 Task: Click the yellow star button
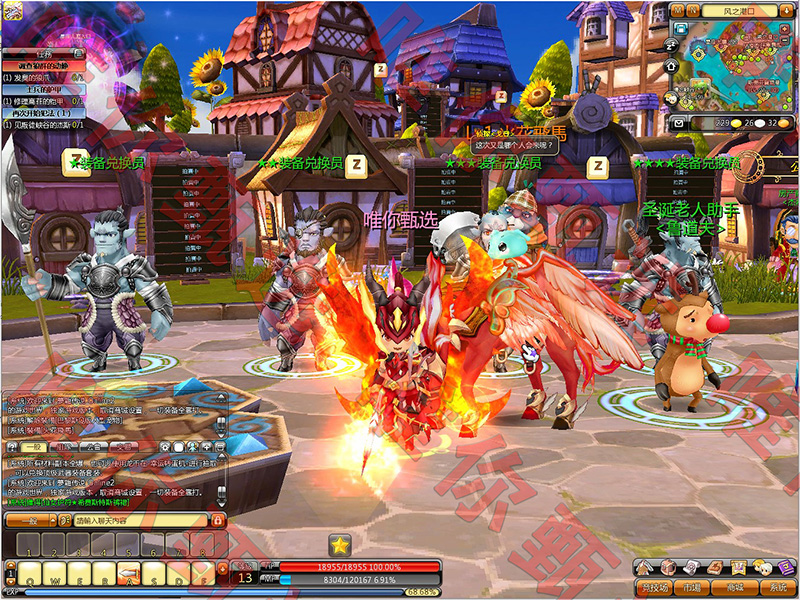pos(340,545)
